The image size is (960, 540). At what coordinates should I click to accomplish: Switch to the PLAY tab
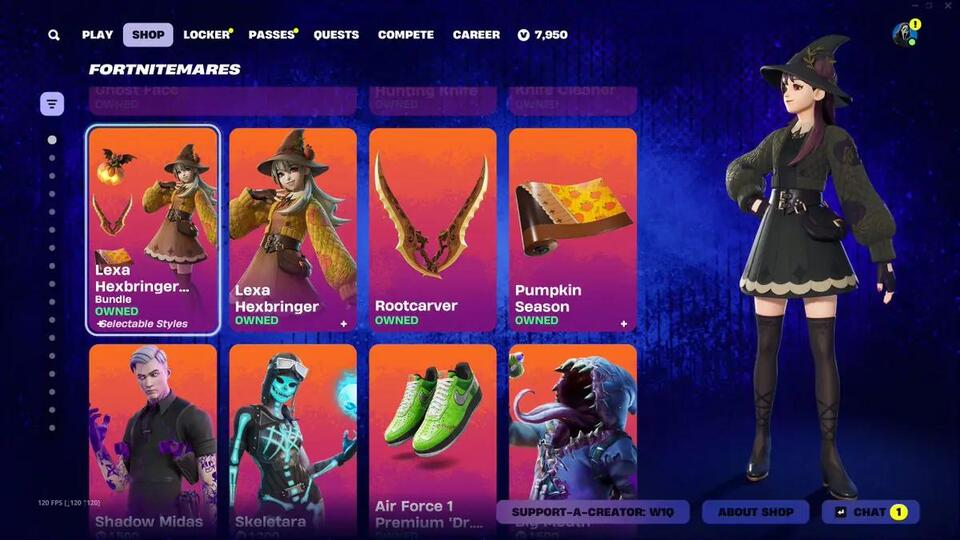(x=97, y=35)
